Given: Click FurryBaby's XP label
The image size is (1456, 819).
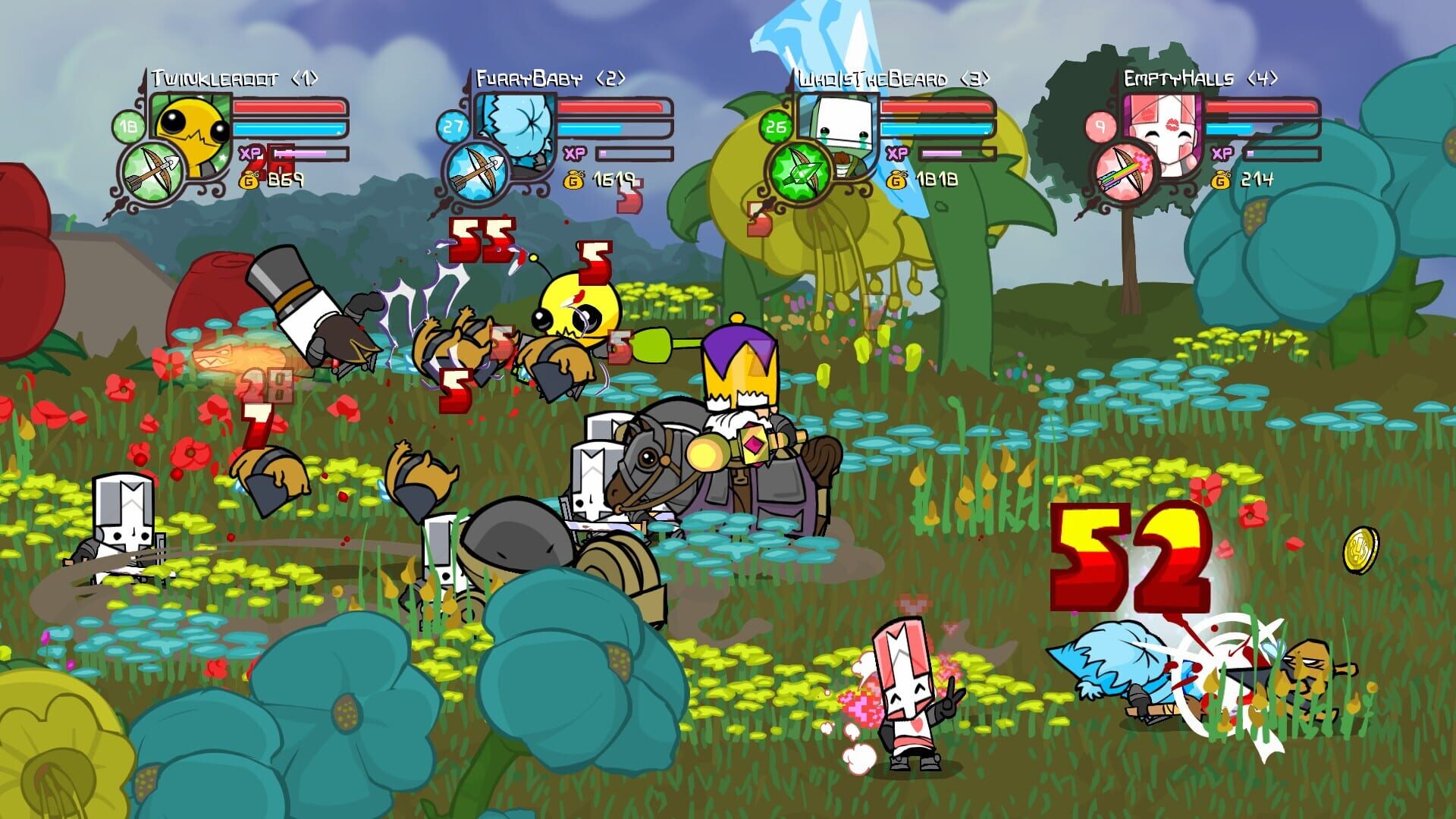Looking at the screenshot, I should coord(573,153).
